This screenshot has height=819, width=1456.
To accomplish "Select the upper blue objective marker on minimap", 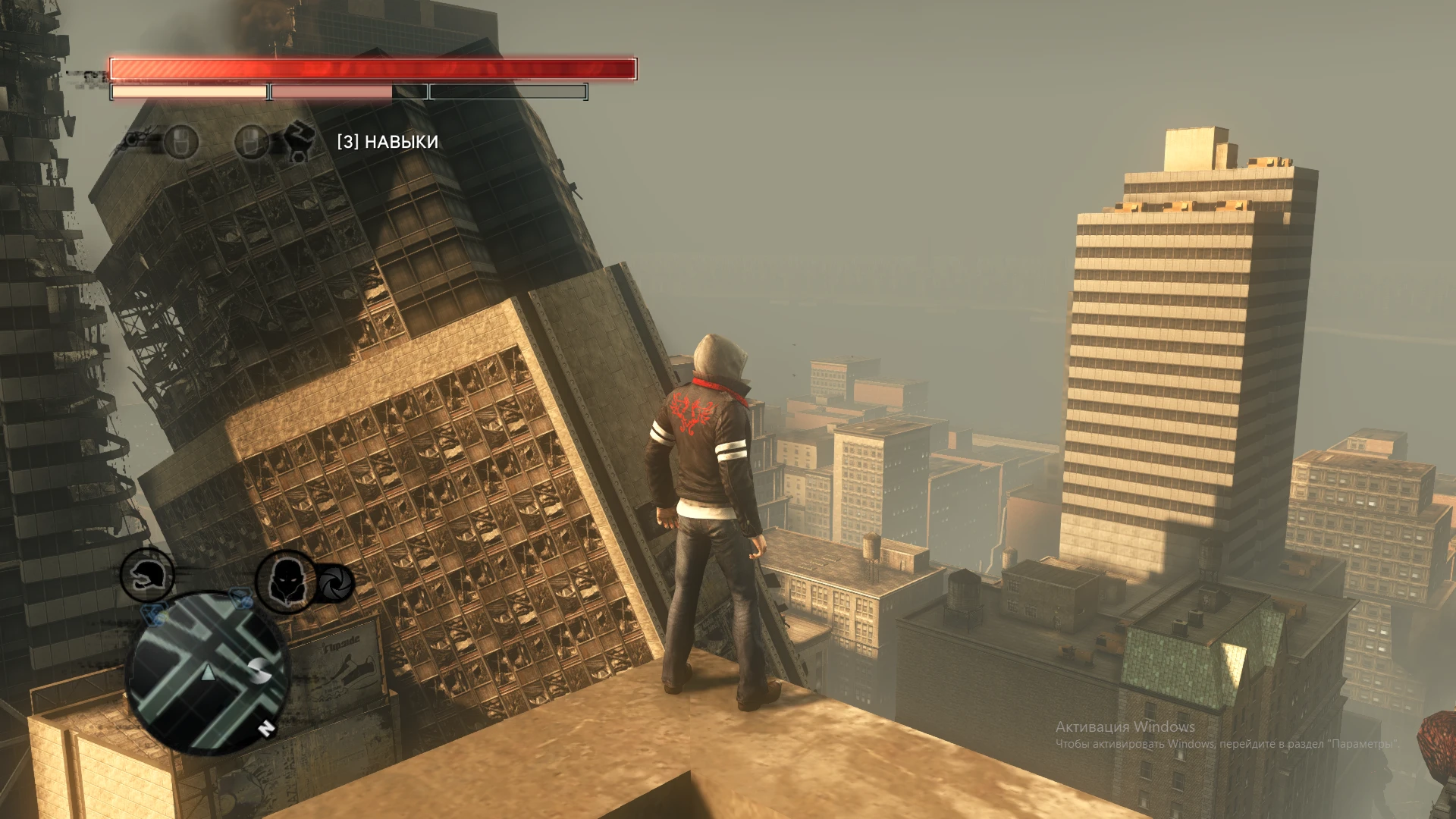I will click(x=241, y=598).
